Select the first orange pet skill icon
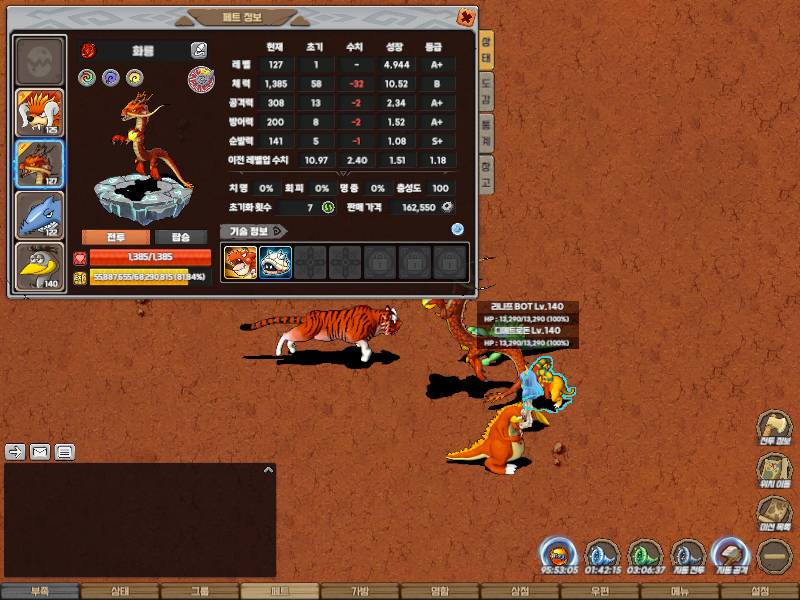The image size is (800, 600). (240, 262)
